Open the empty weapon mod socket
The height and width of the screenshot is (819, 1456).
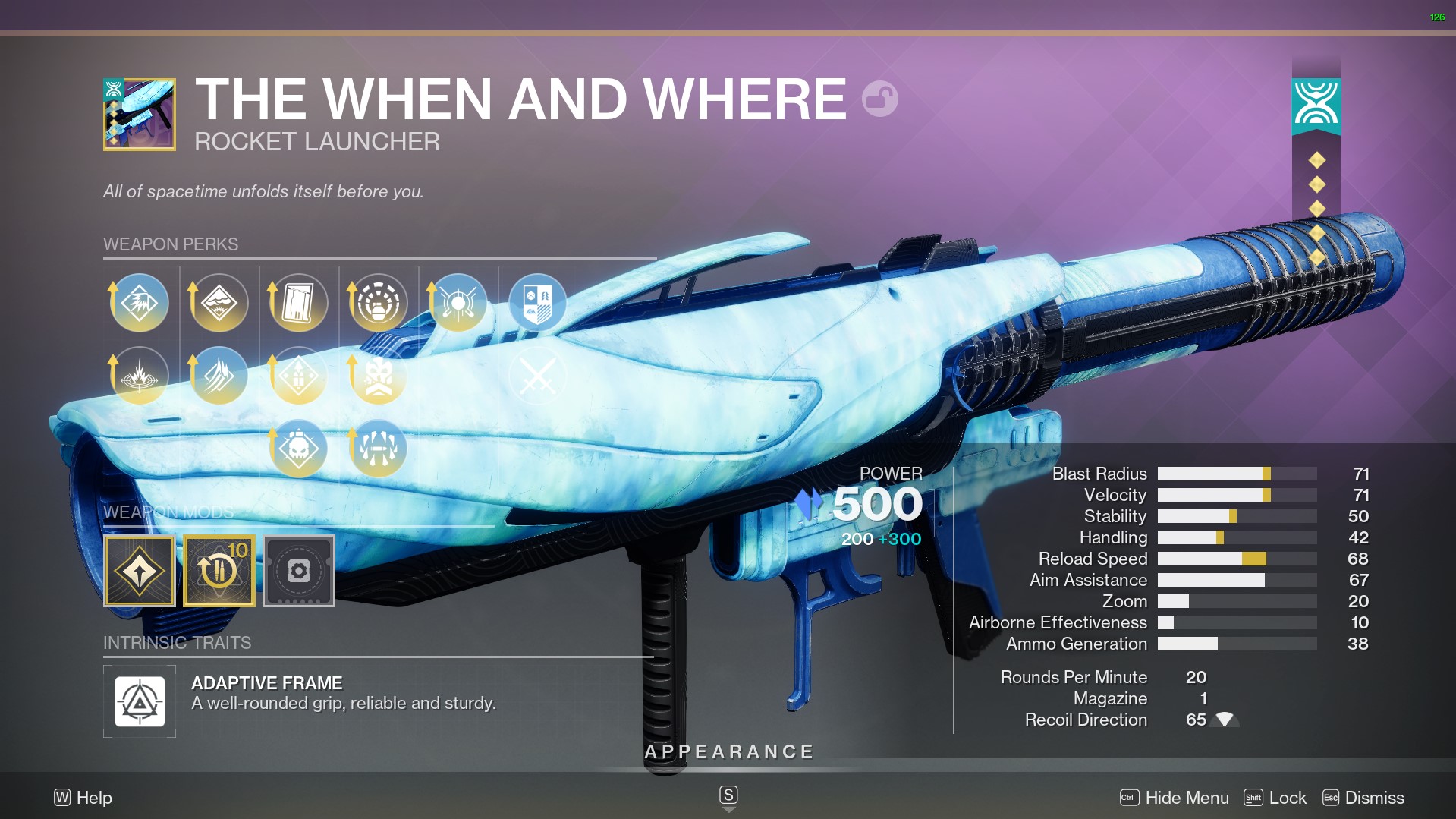click(x=299, y=571)
